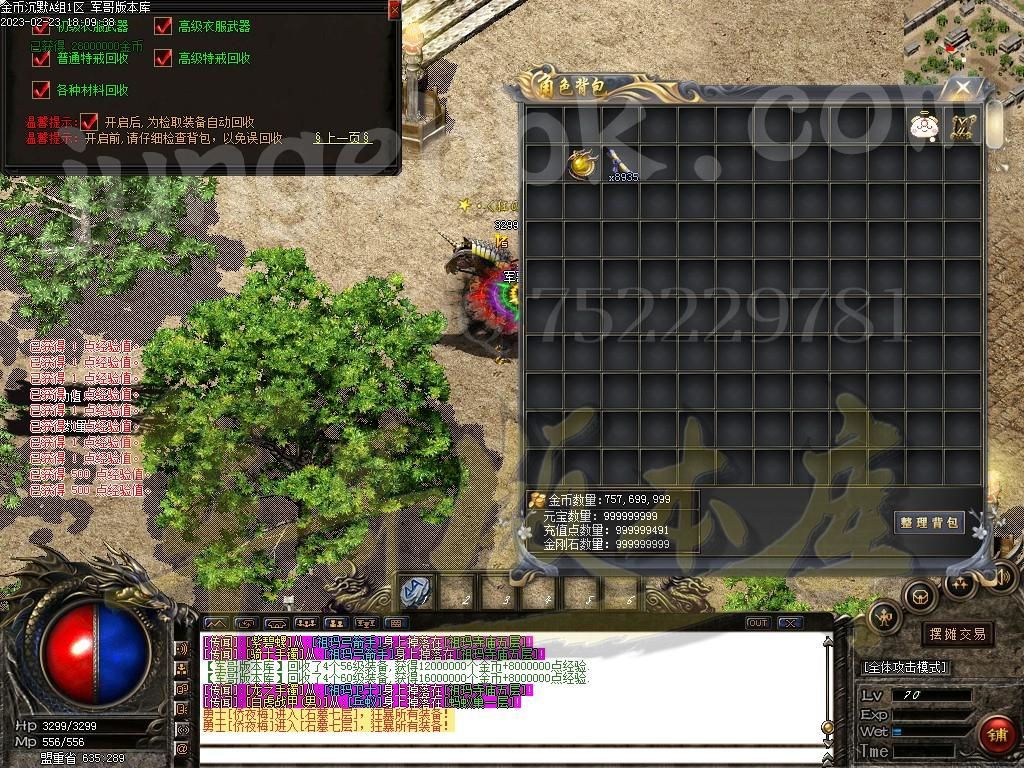Viewport: 1024px width, 768px height.
Task: Click the OUT button above the chat
Action: pos(758,623)
